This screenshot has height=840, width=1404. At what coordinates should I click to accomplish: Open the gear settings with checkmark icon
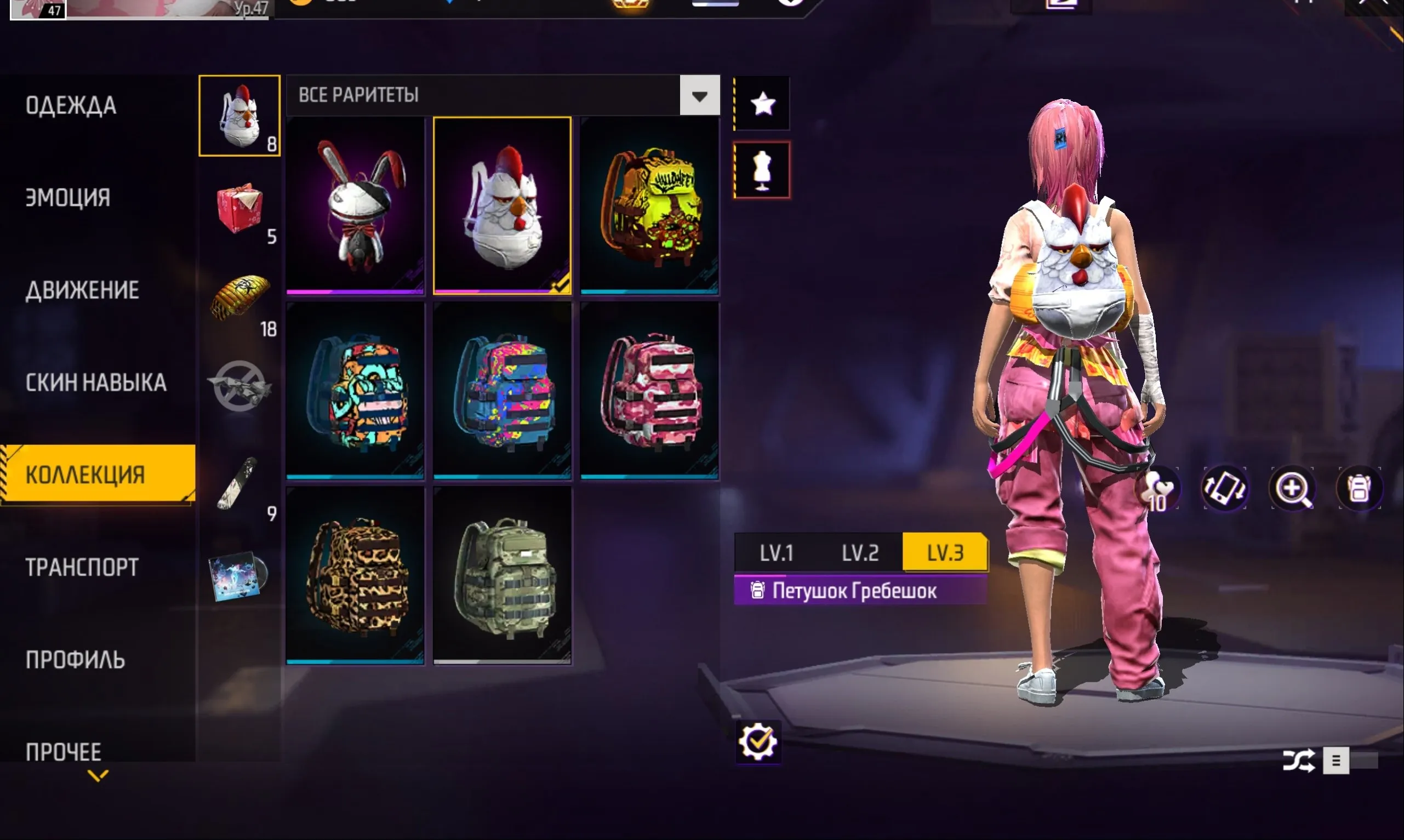[x=759, y=741]
